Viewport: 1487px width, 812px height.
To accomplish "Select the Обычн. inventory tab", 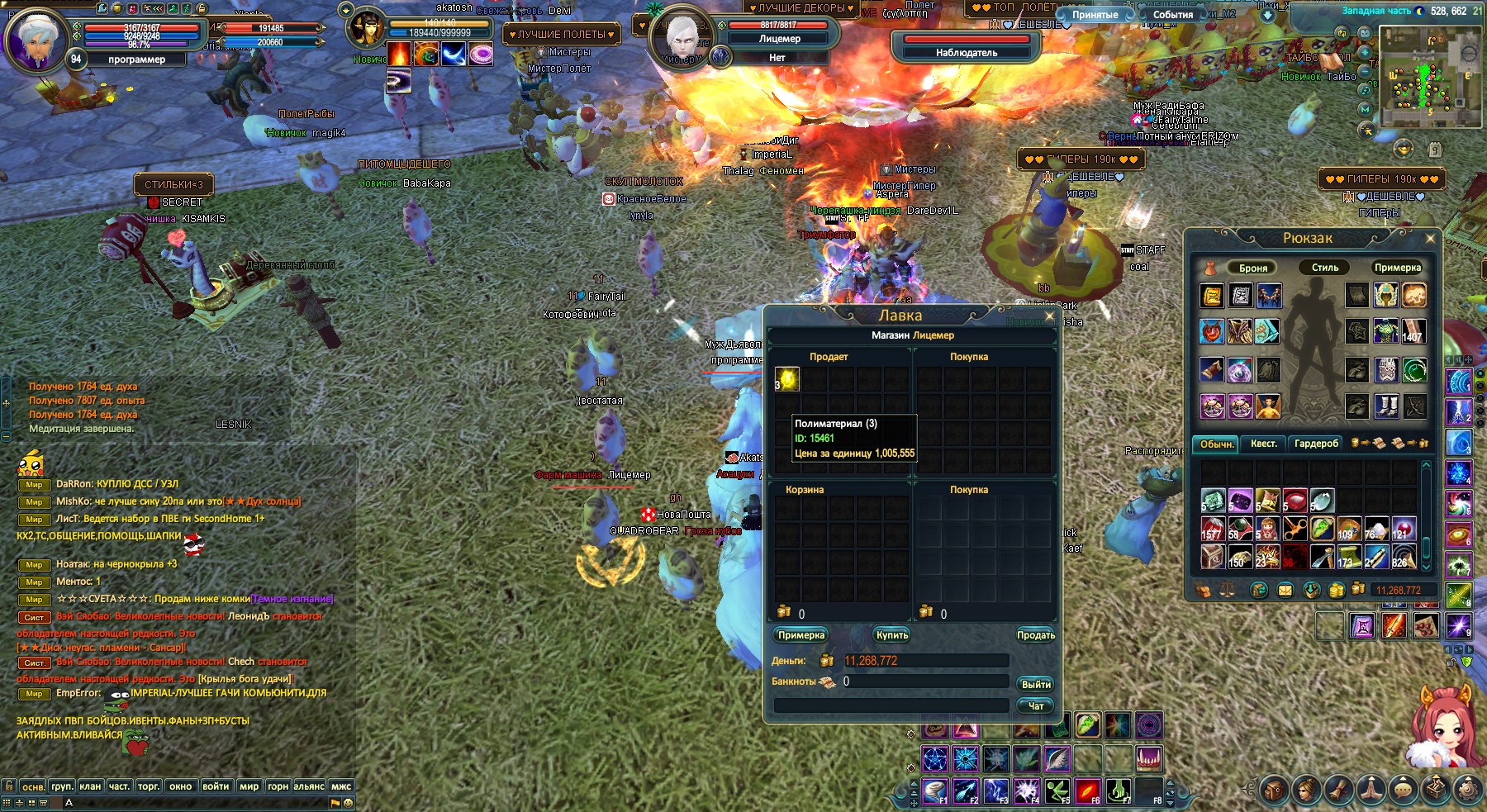I will (x=1217, y=444).
